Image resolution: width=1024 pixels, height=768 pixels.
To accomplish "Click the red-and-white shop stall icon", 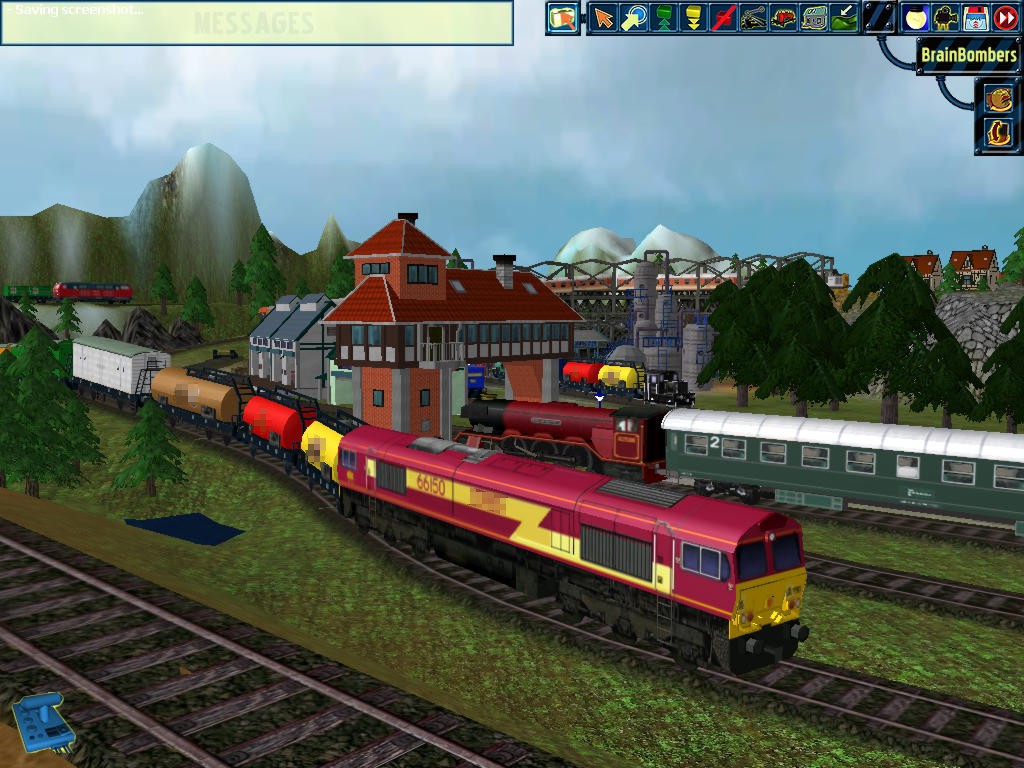I will (975, 18).
